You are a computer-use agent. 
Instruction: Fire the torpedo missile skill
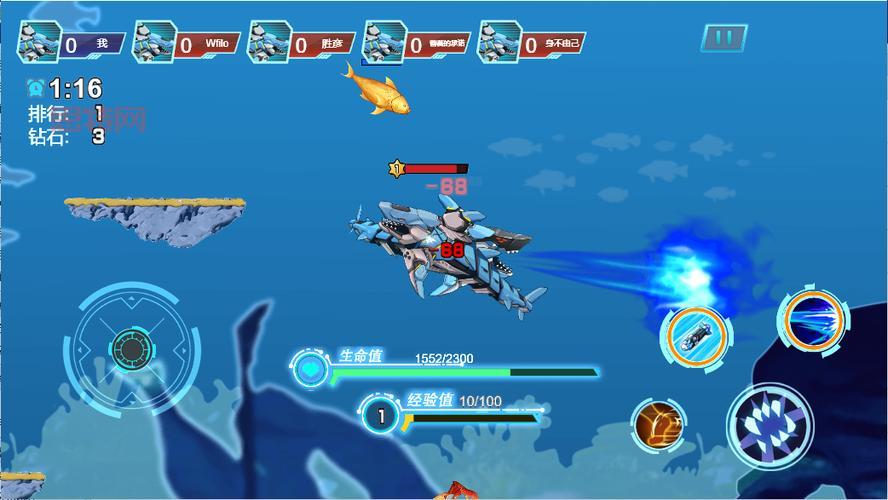[693, 335]
